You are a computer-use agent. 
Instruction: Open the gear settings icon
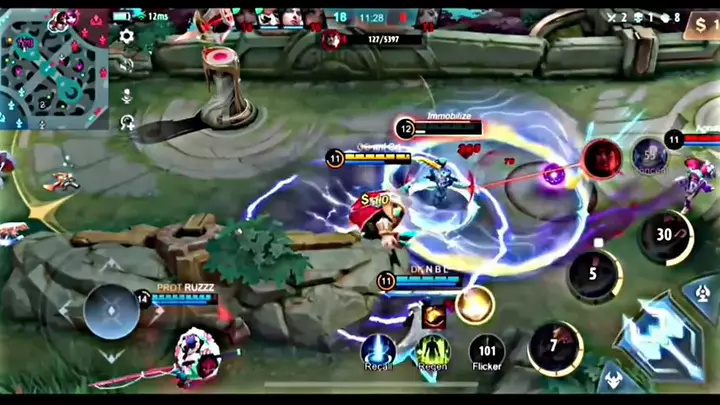point(127,36)
